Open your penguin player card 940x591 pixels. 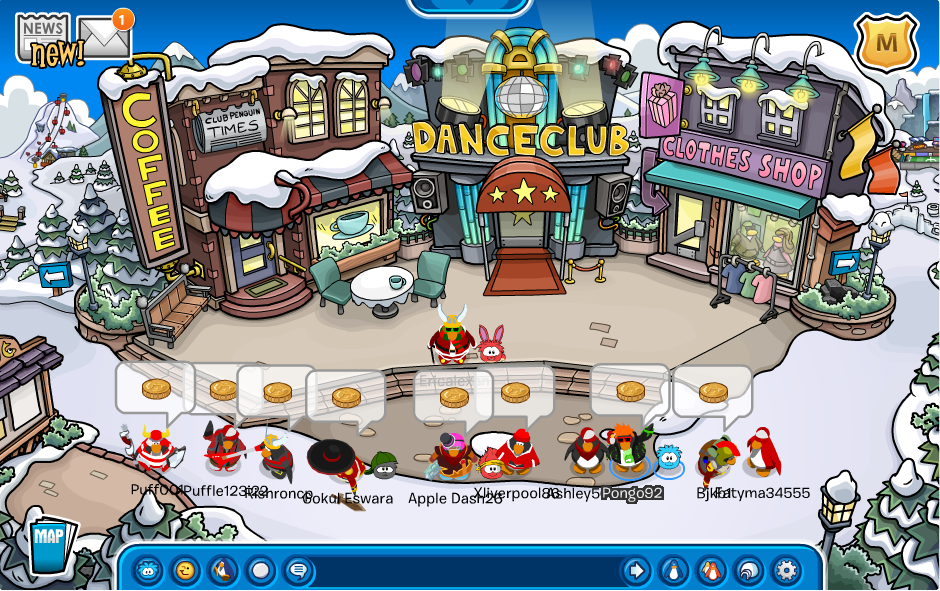[673, 571]
